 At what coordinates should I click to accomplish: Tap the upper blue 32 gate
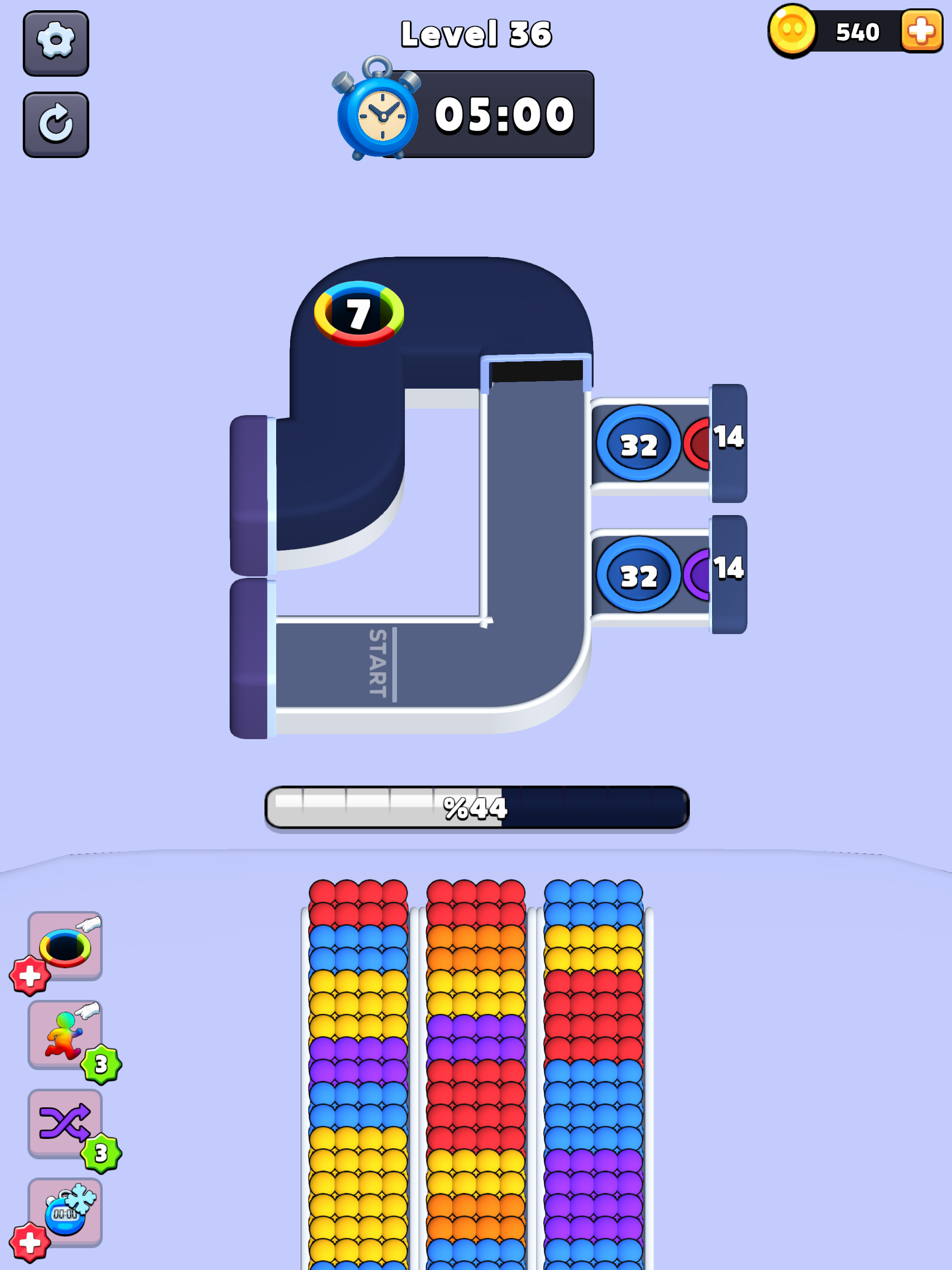pyautogui.click(x=640, y=444)
